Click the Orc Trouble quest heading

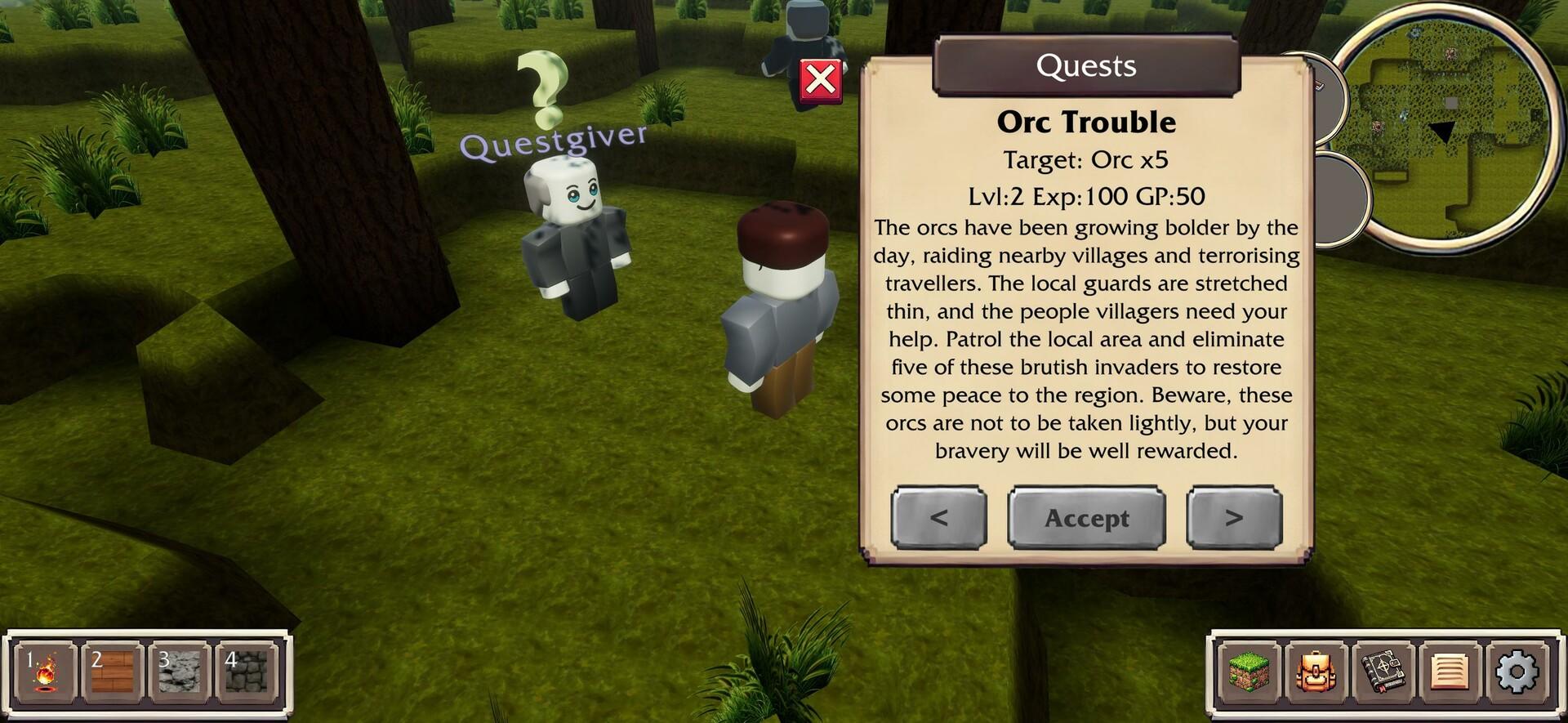[1086, 123]
